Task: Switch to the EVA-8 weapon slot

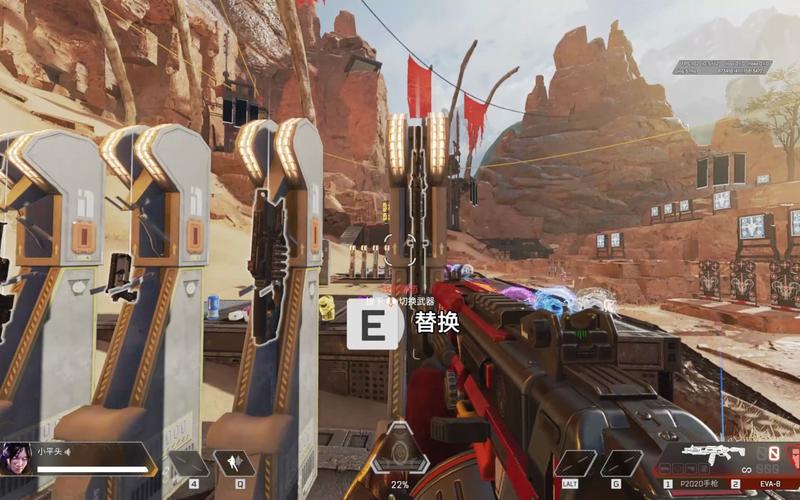Action: coord(765,483)
